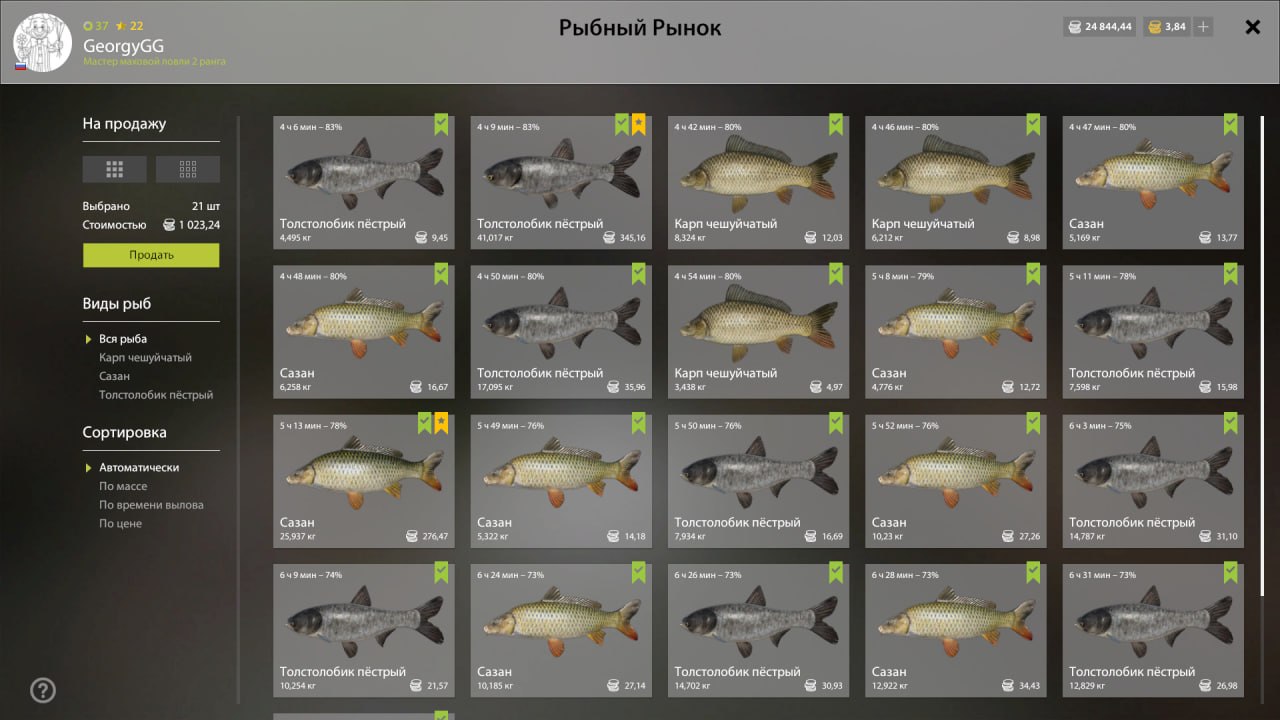The image size is (1280, 720).
Task: Sell the selected fish with Продать
Action: [151, 255]
